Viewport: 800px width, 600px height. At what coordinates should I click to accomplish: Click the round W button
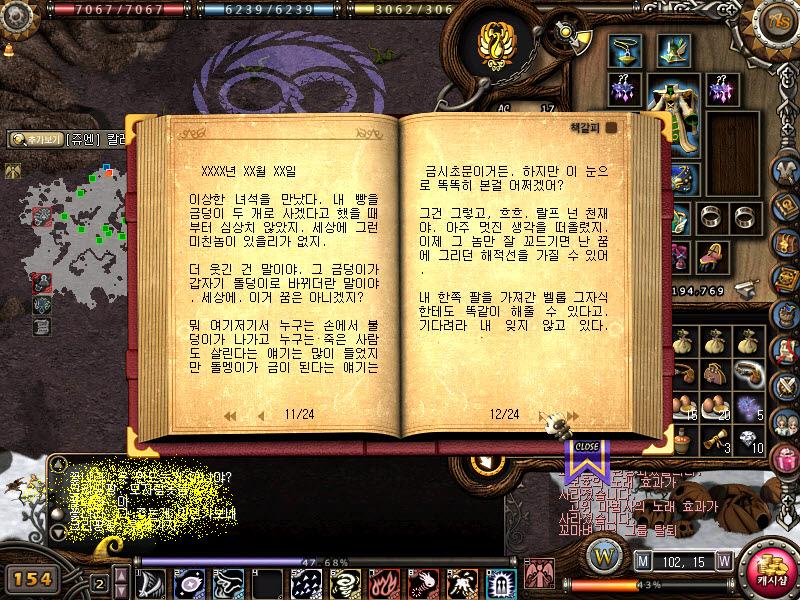(x=602, y=553)
